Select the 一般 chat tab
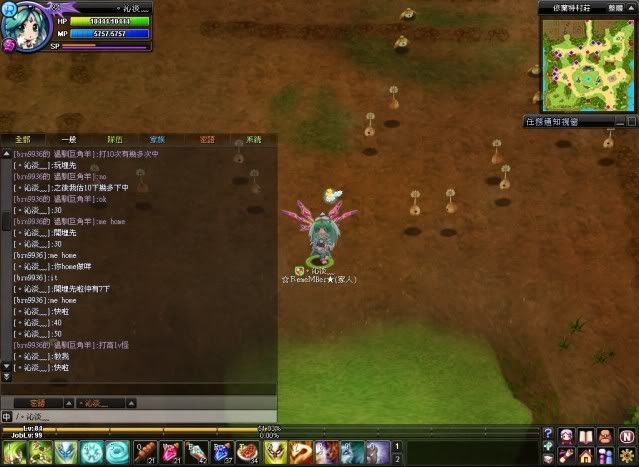 [68, 140]
